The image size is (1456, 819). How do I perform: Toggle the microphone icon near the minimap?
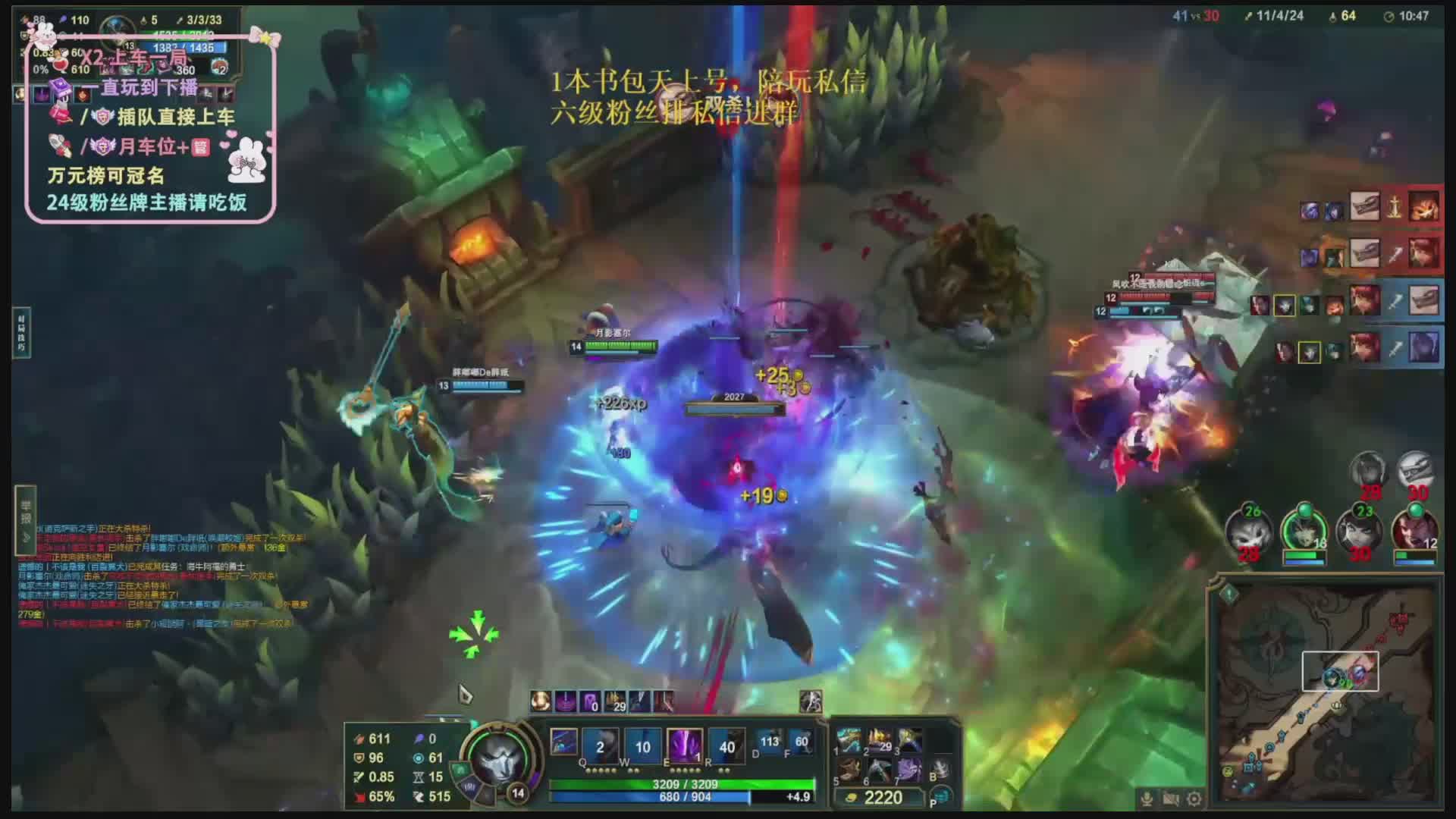click(x=1147, y=799)
